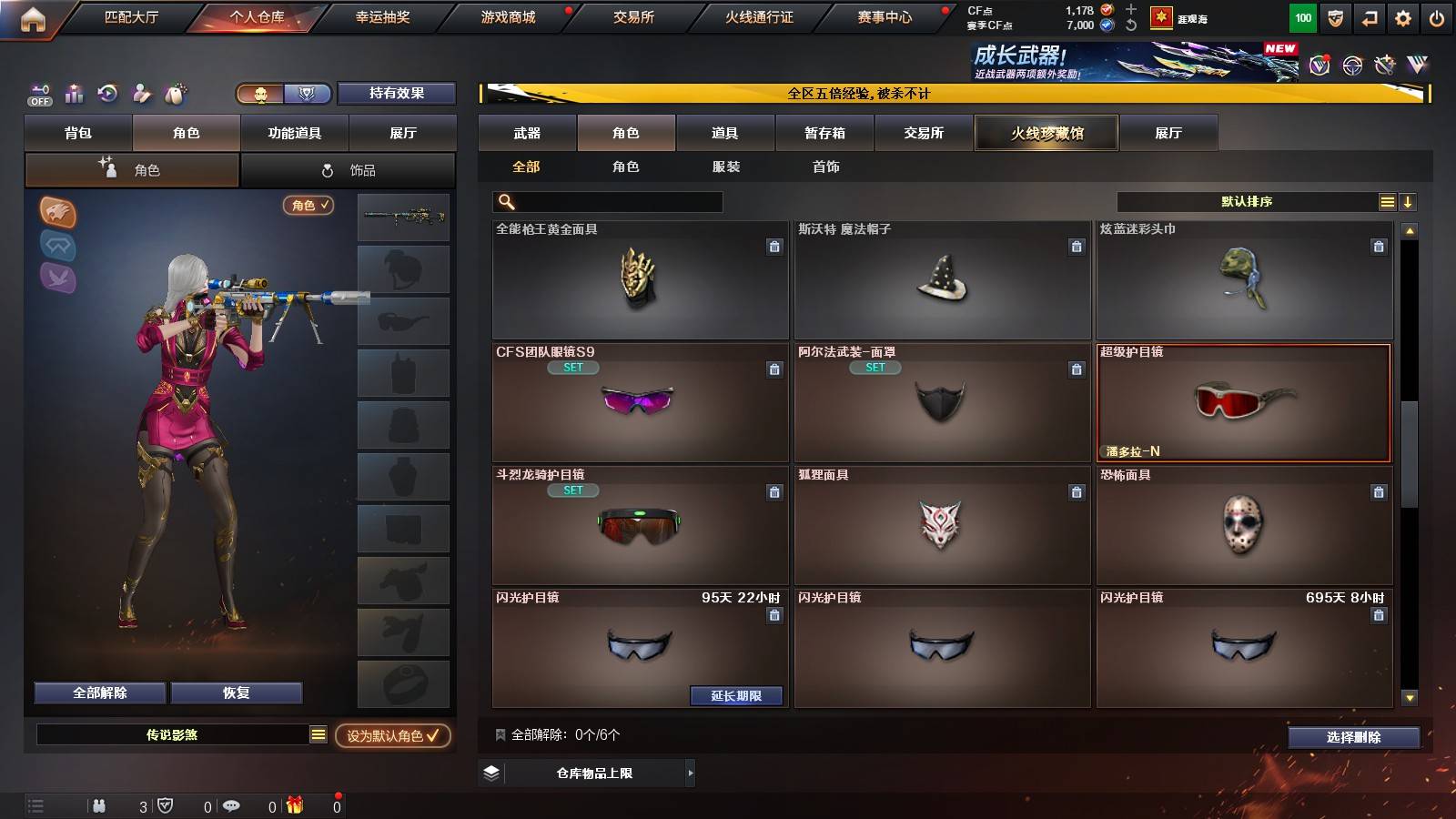
Task: Open the 首饰 sub-tab
Action: [x=826, y=167]
